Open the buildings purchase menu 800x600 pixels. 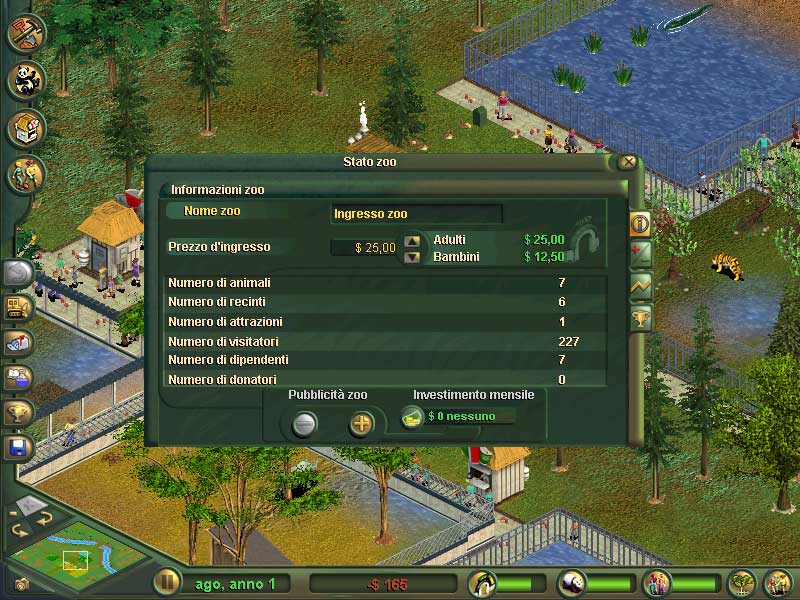[26, 128]
